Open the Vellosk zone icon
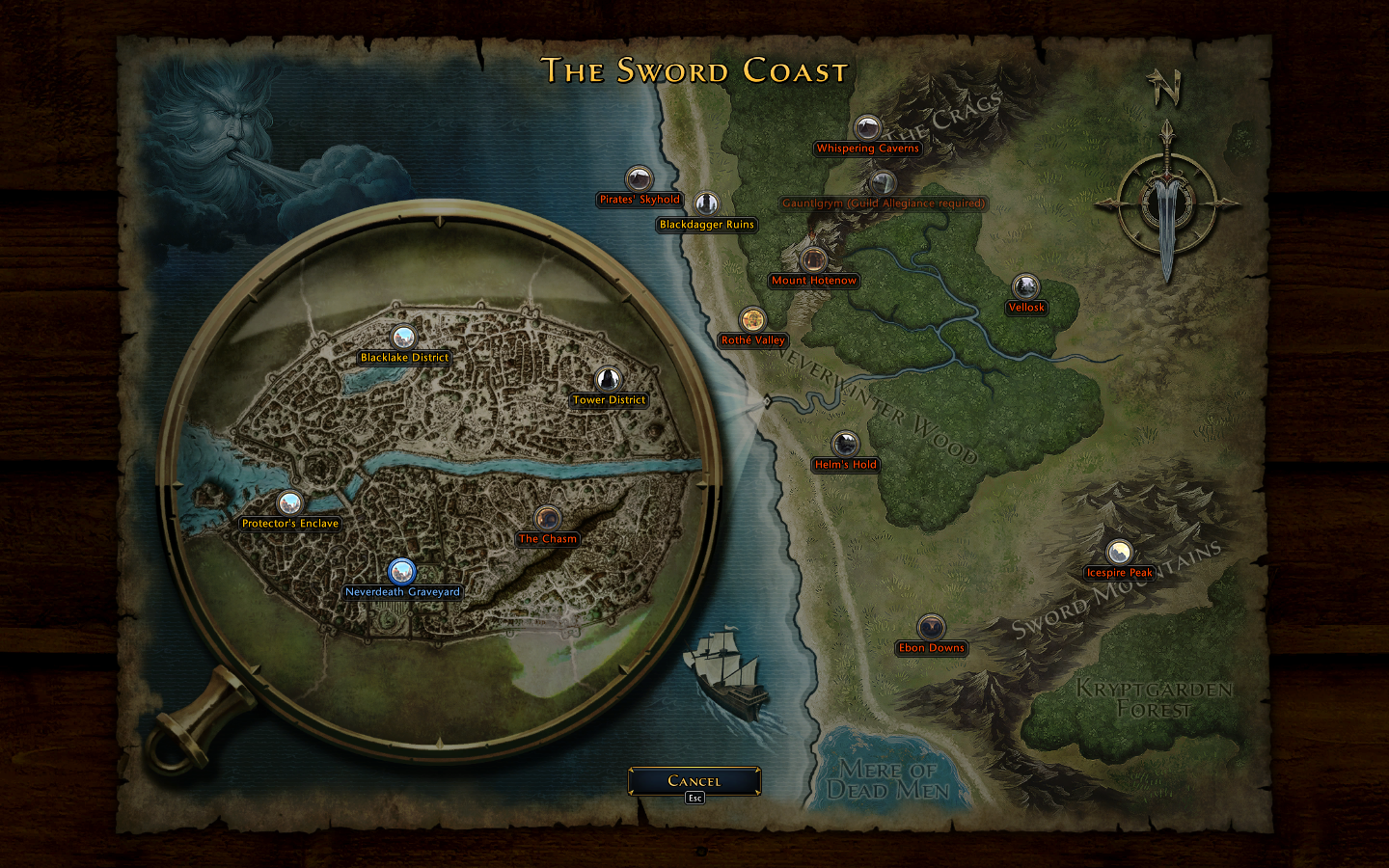Screen dimensions: 1389x868 1024,288
